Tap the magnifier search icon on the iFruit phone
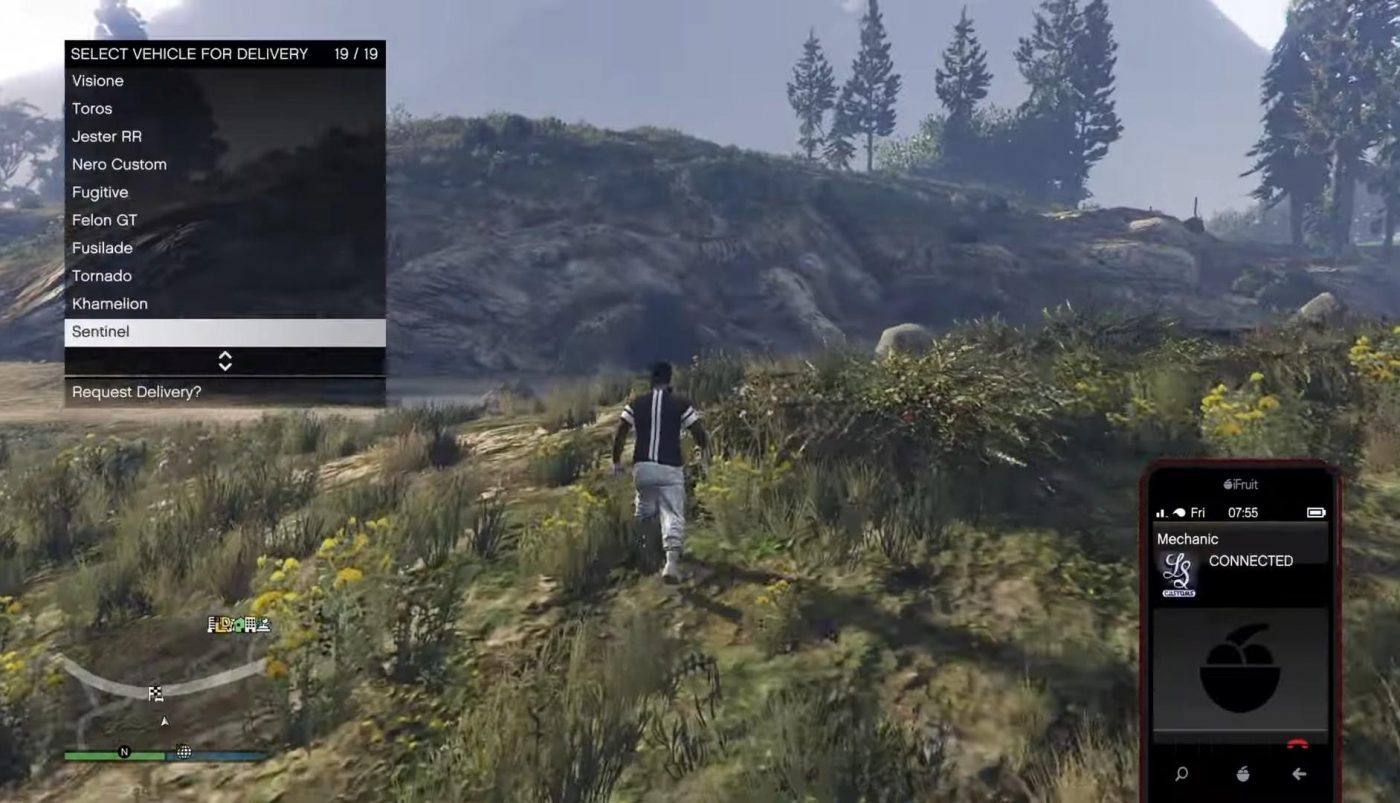1400x803 pixels. click(1182, 773)
